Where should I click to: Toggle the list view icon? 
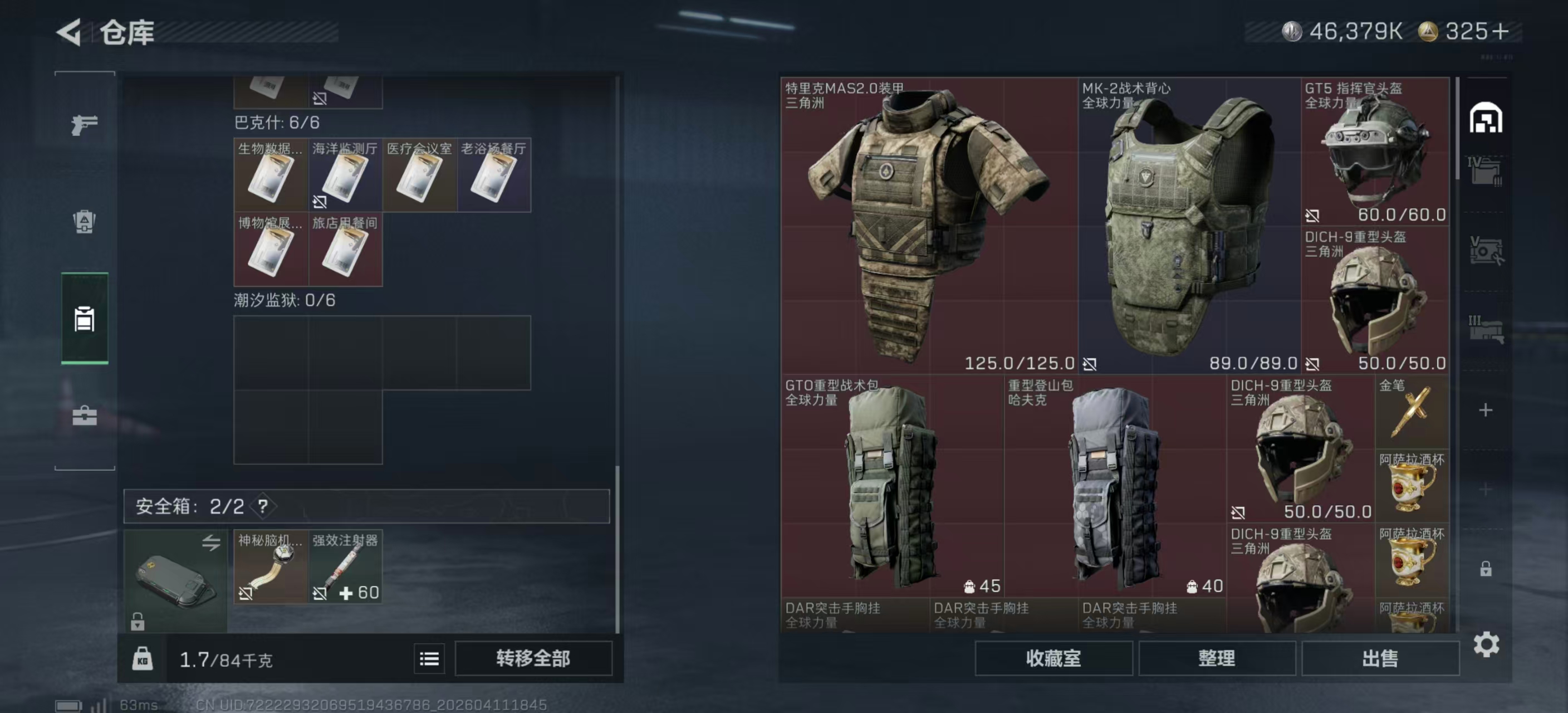click(429, 658)
